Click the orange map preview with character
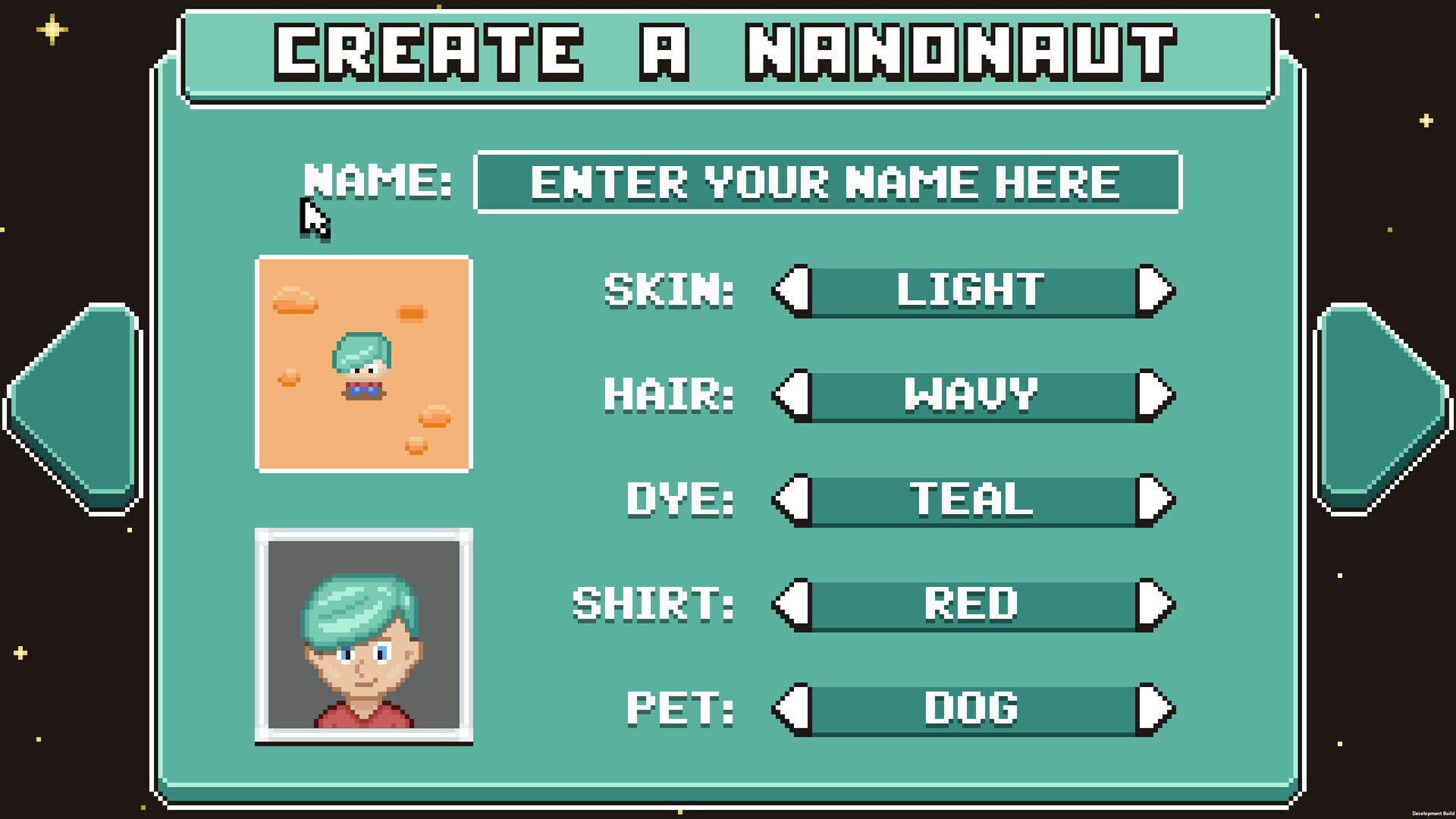Screen dimensions: 1456x819 [x=364, y=364]
